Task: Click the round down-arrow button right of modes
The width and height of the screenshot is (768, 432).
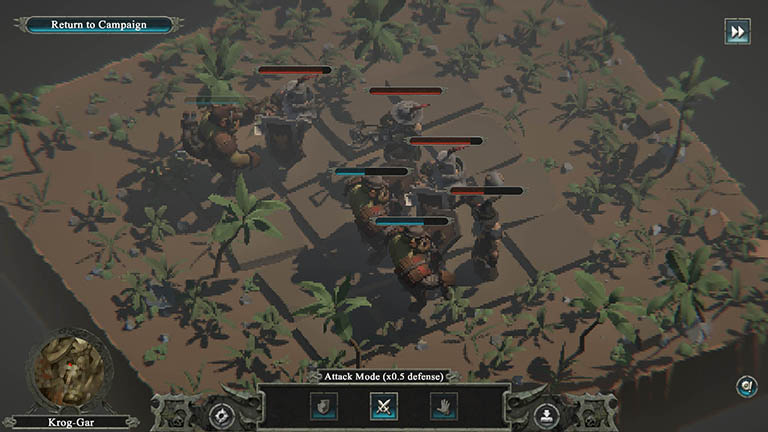Action: click(546, 413)
